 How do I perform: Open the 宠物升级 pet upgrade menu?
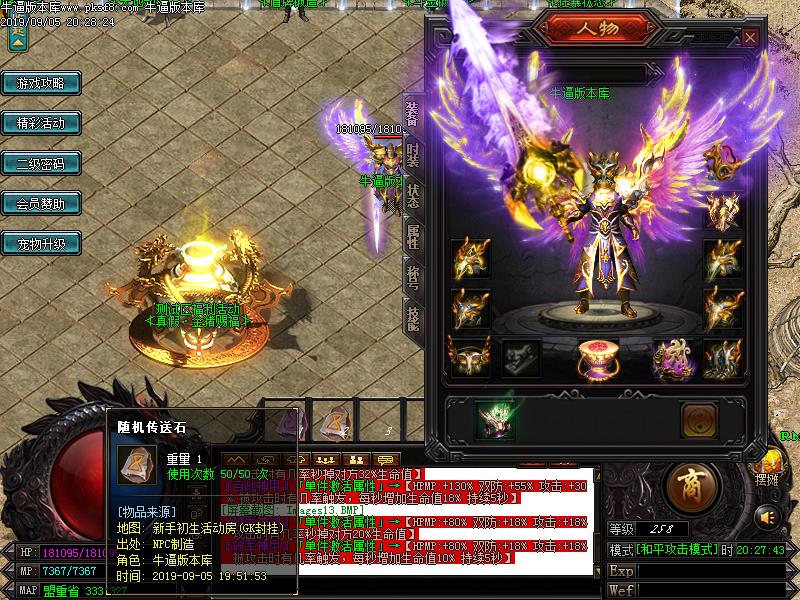point(40,244)
